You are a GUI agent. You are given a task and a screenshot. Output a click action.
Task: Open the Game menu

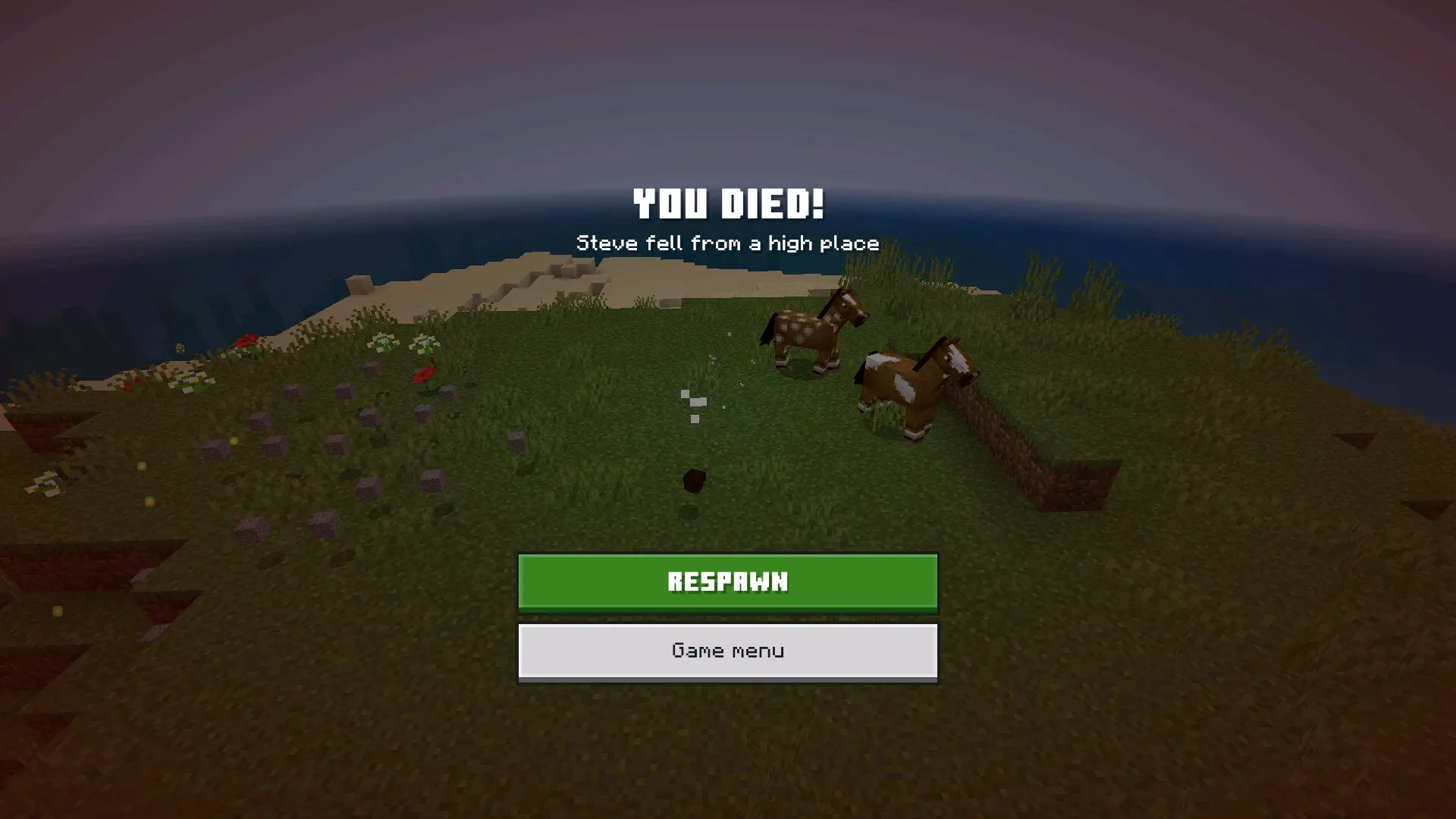[728, 651]
